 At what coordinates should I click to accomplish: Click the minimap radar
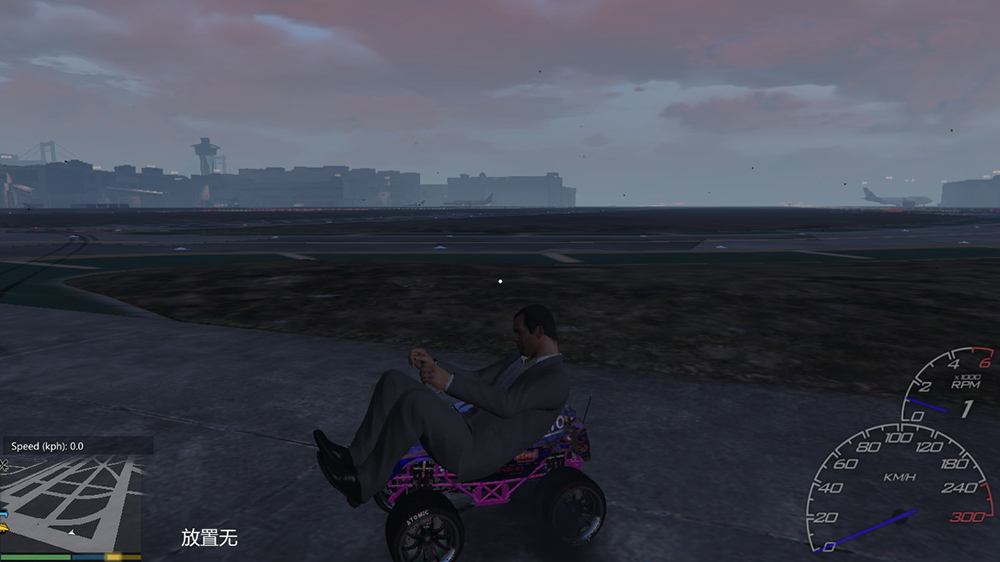click(x=70, y=503)
